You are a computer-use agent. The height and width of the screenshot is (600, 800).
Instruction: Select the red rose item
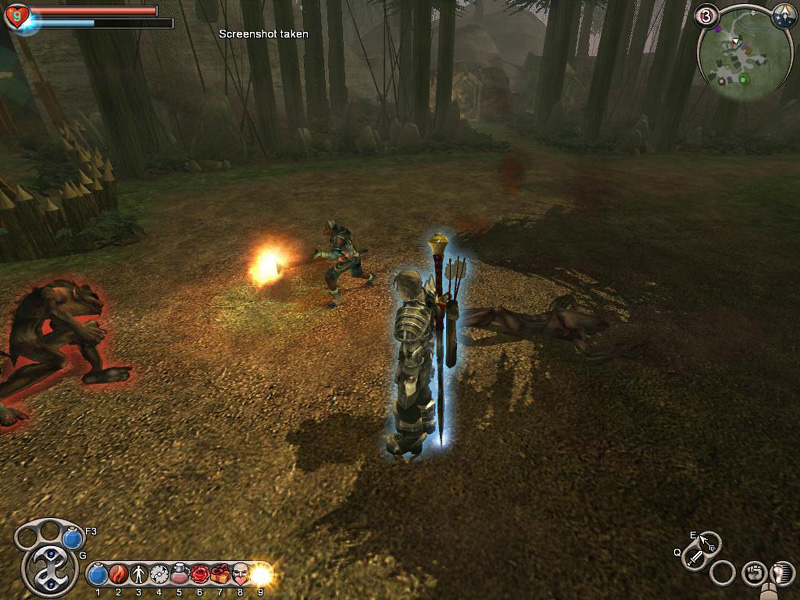(x=200, y=575)
